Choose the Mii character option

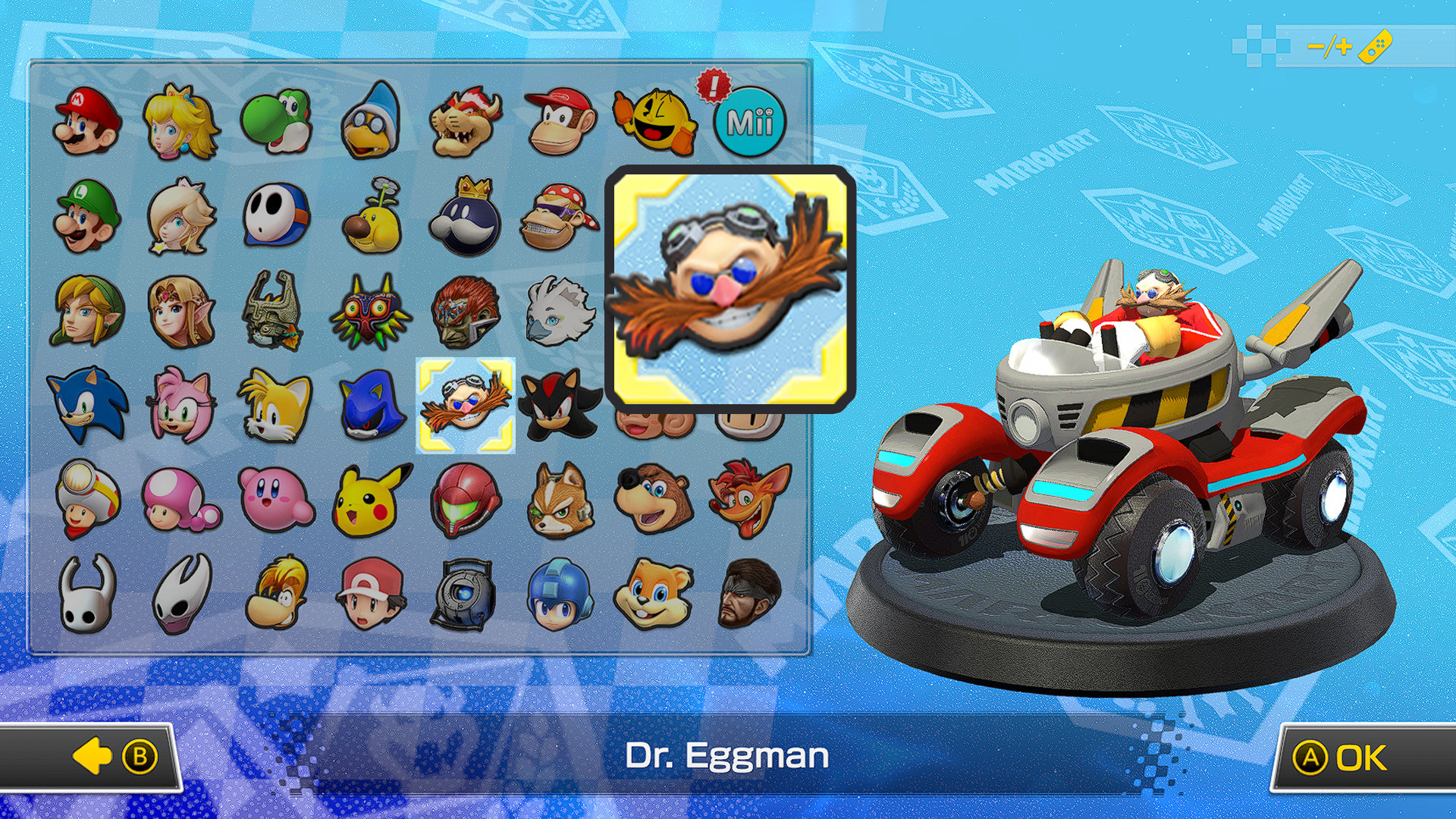coord(751,121)
